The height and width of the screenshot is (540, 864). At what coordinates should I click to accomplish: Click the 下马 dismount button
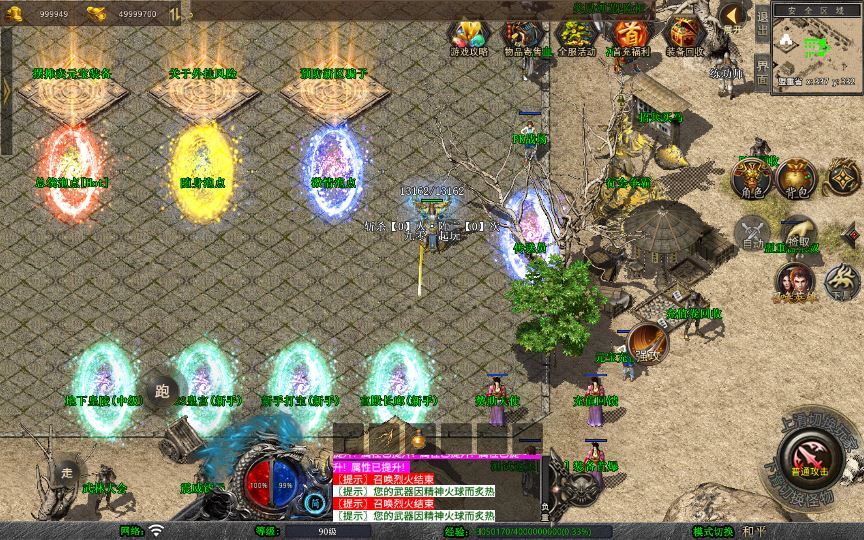(x=841, y=281)
